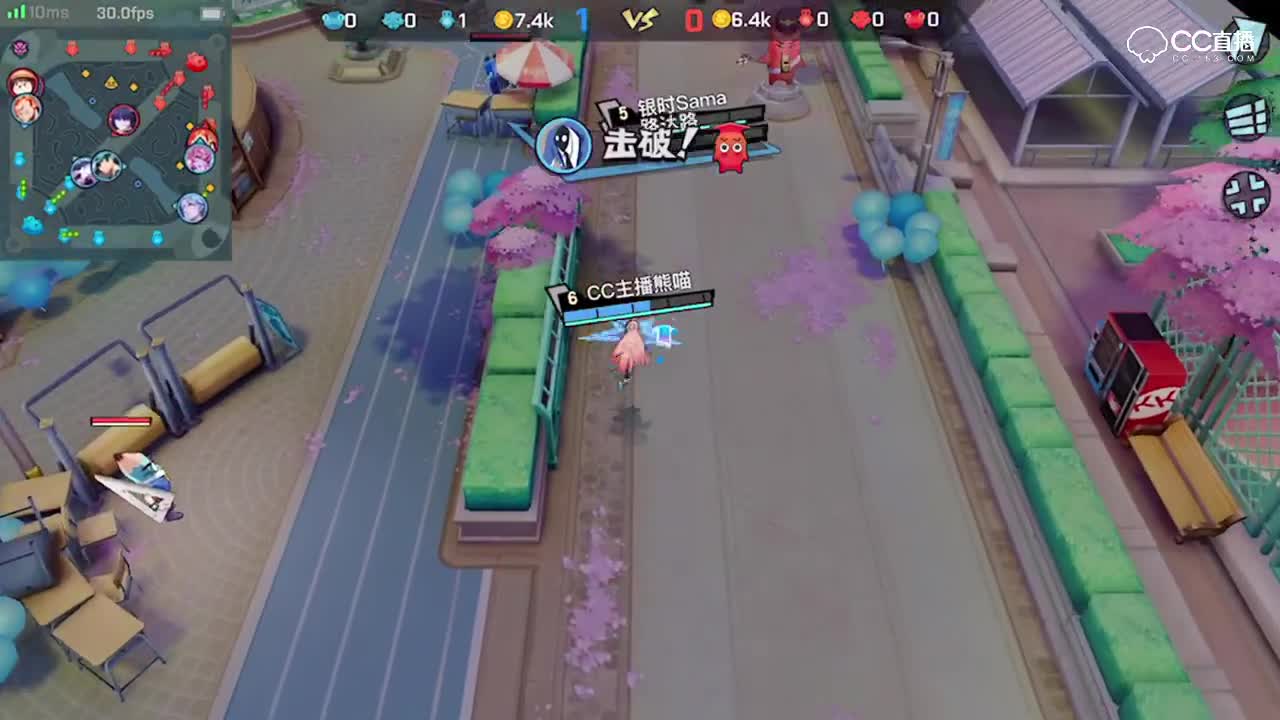Open the three-line scoreboard menu icon

coord(1244,119)
